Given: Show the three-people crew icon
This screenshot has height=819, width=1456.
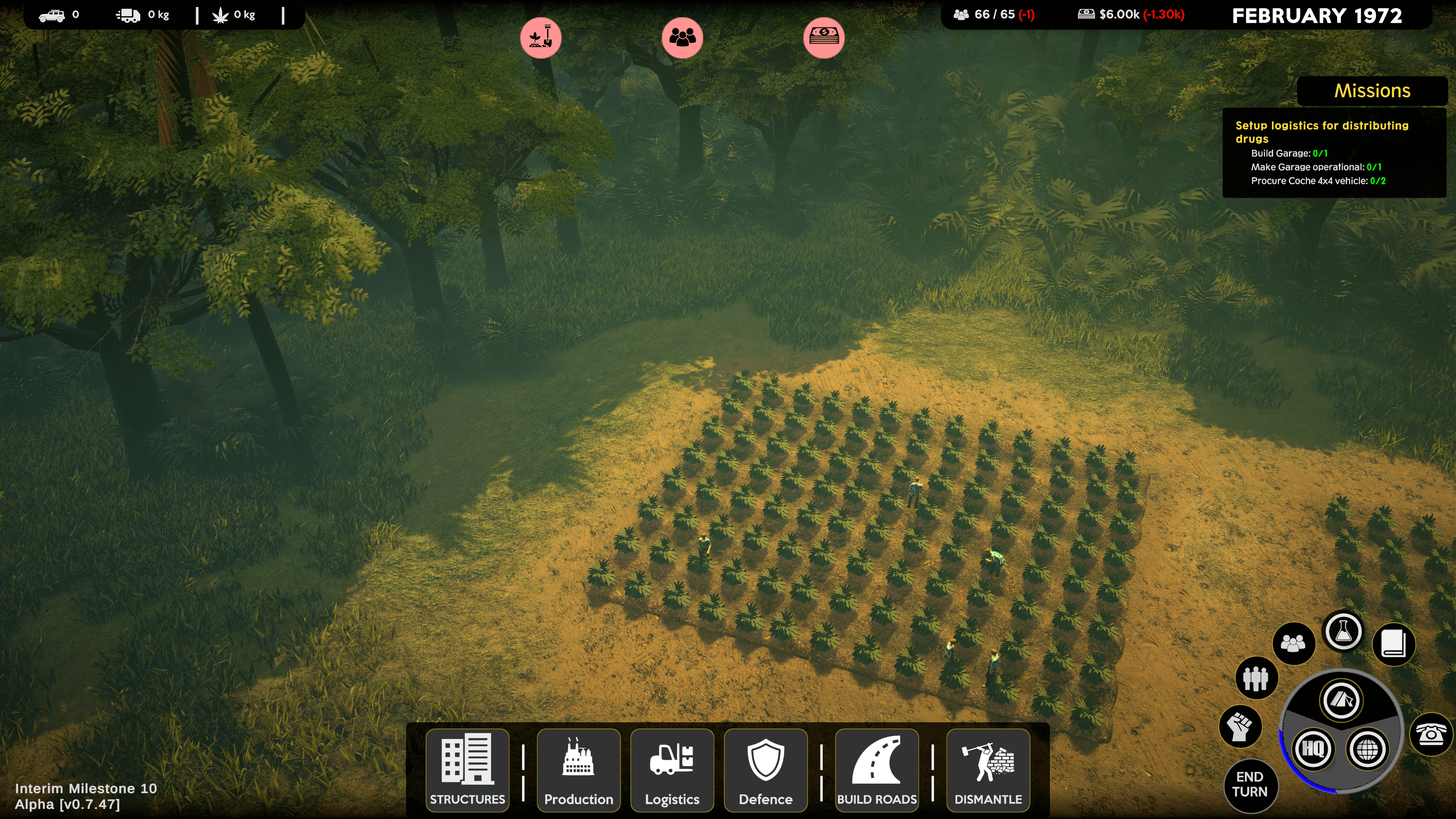Looking at the screenshot, I should (1256, 678).
